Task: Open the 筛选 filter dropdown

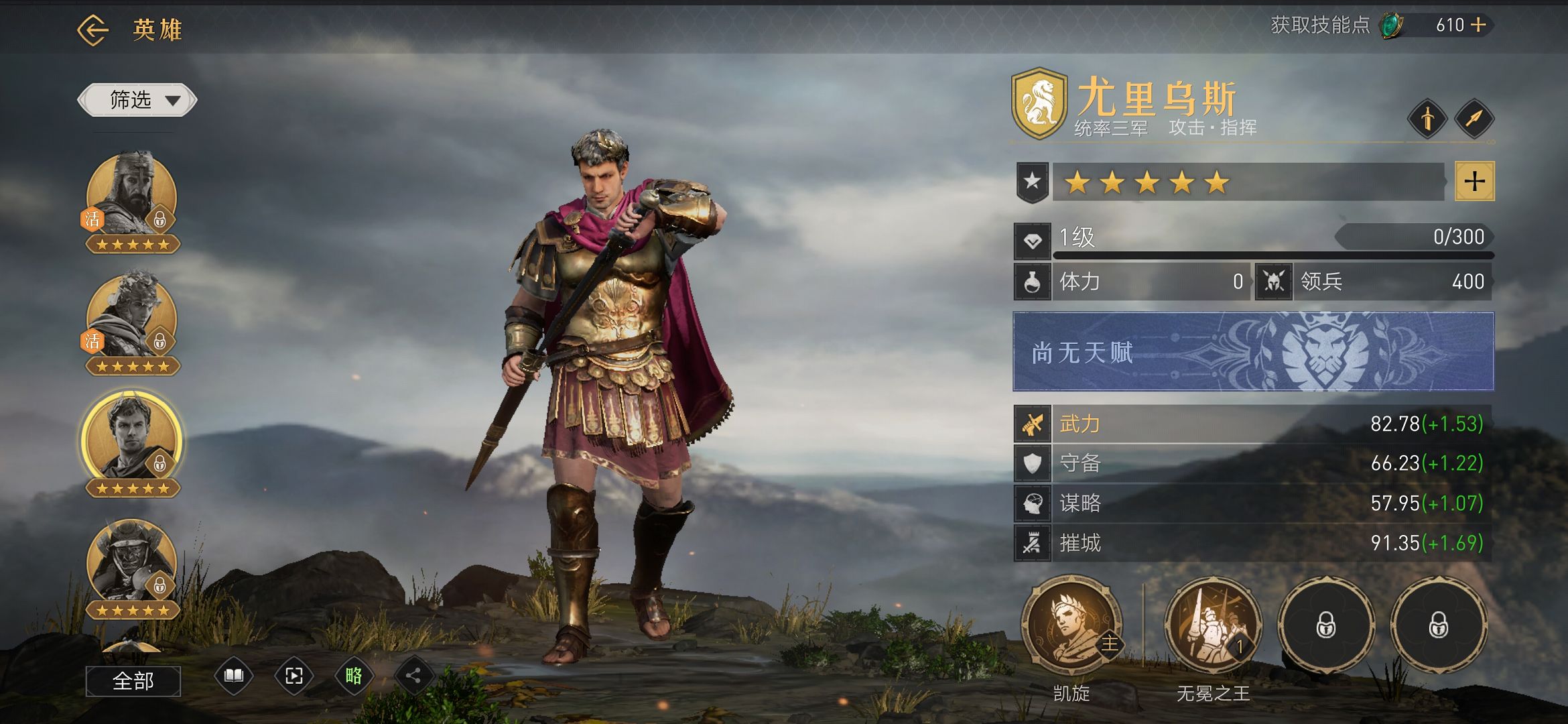Action: pos(137,101)
